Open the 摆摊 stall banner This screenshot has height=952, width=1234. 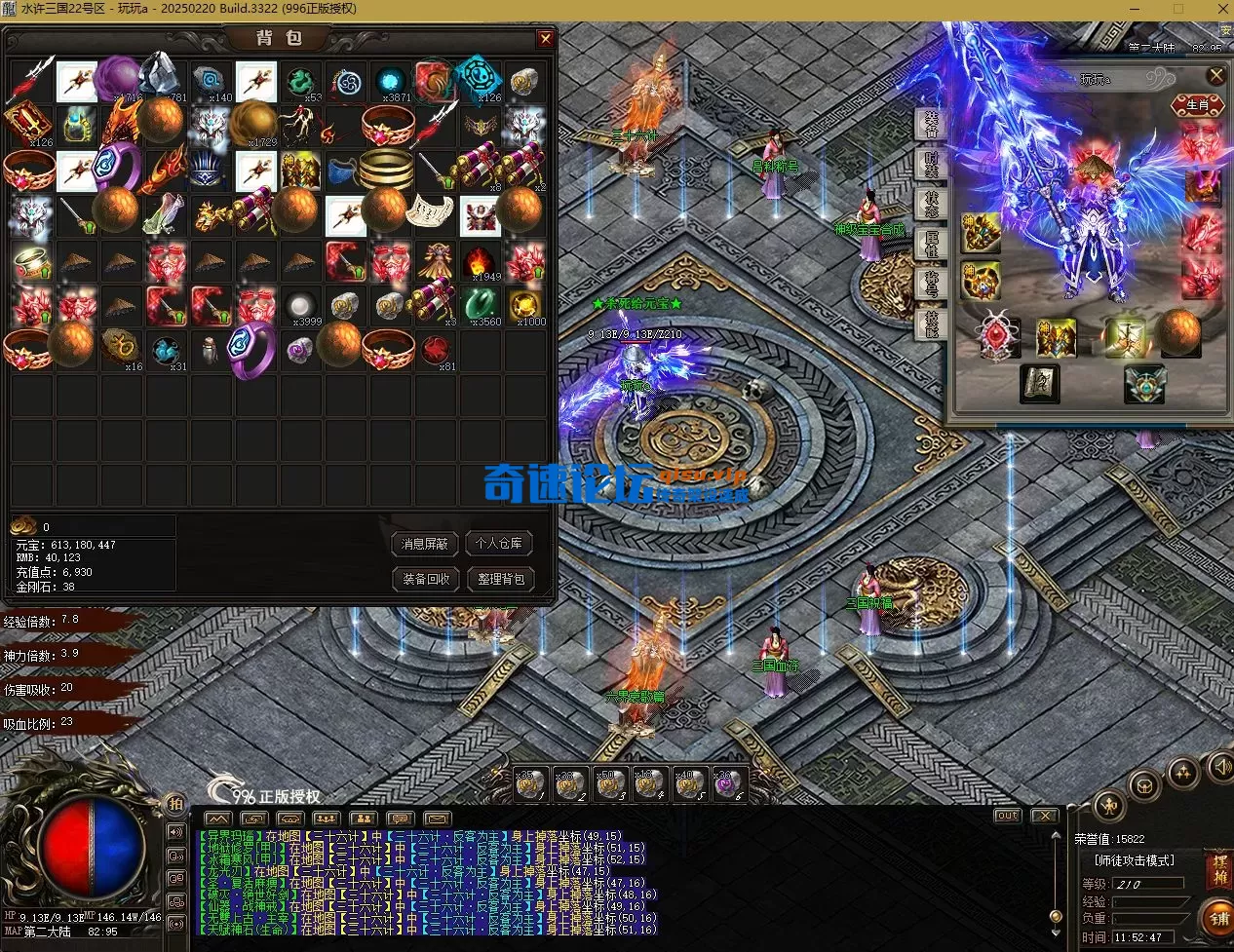click(1219, 868)
